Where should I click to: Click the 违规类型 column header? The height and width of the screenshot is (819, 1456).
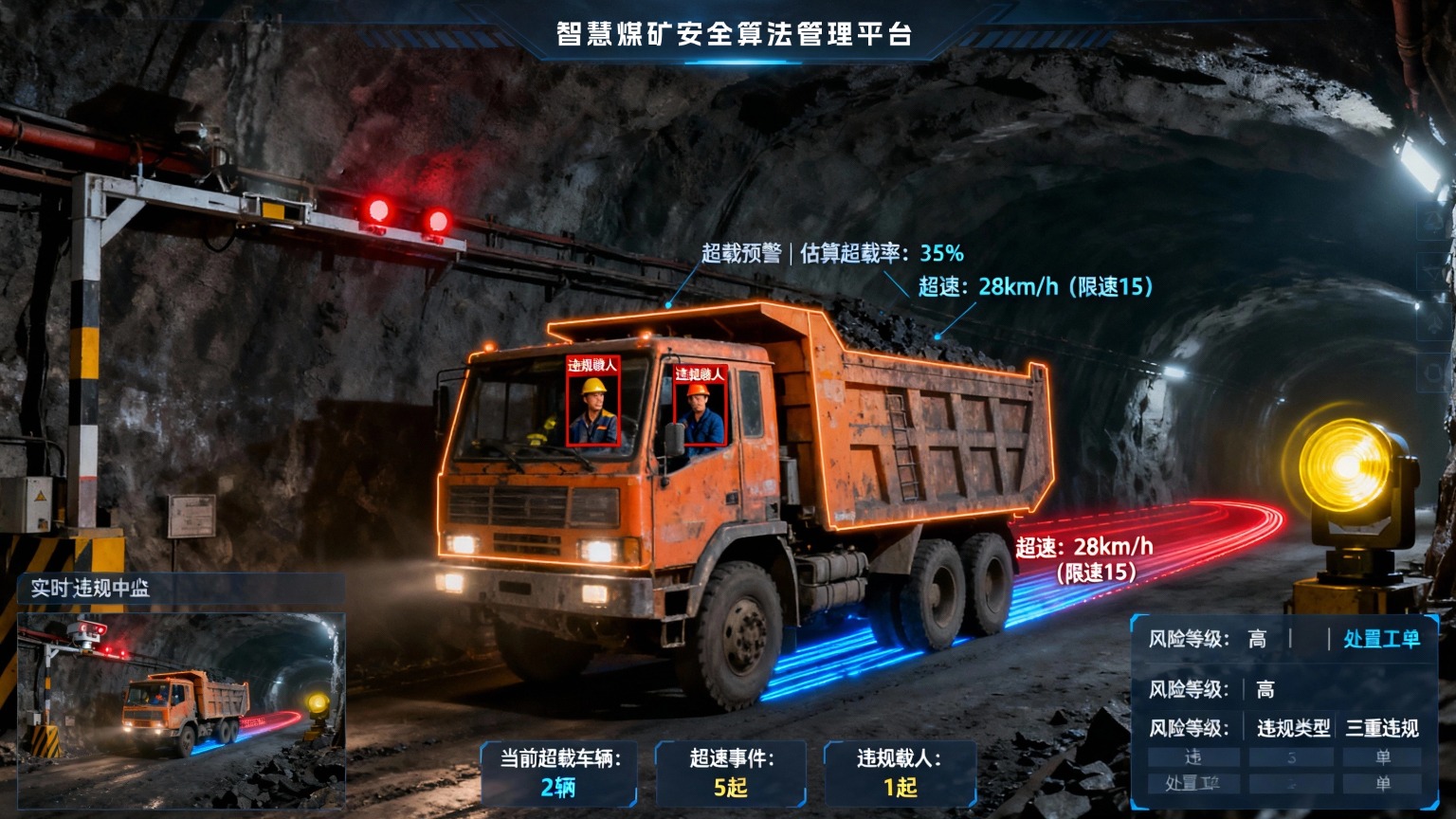click(x=1293, y=728)
